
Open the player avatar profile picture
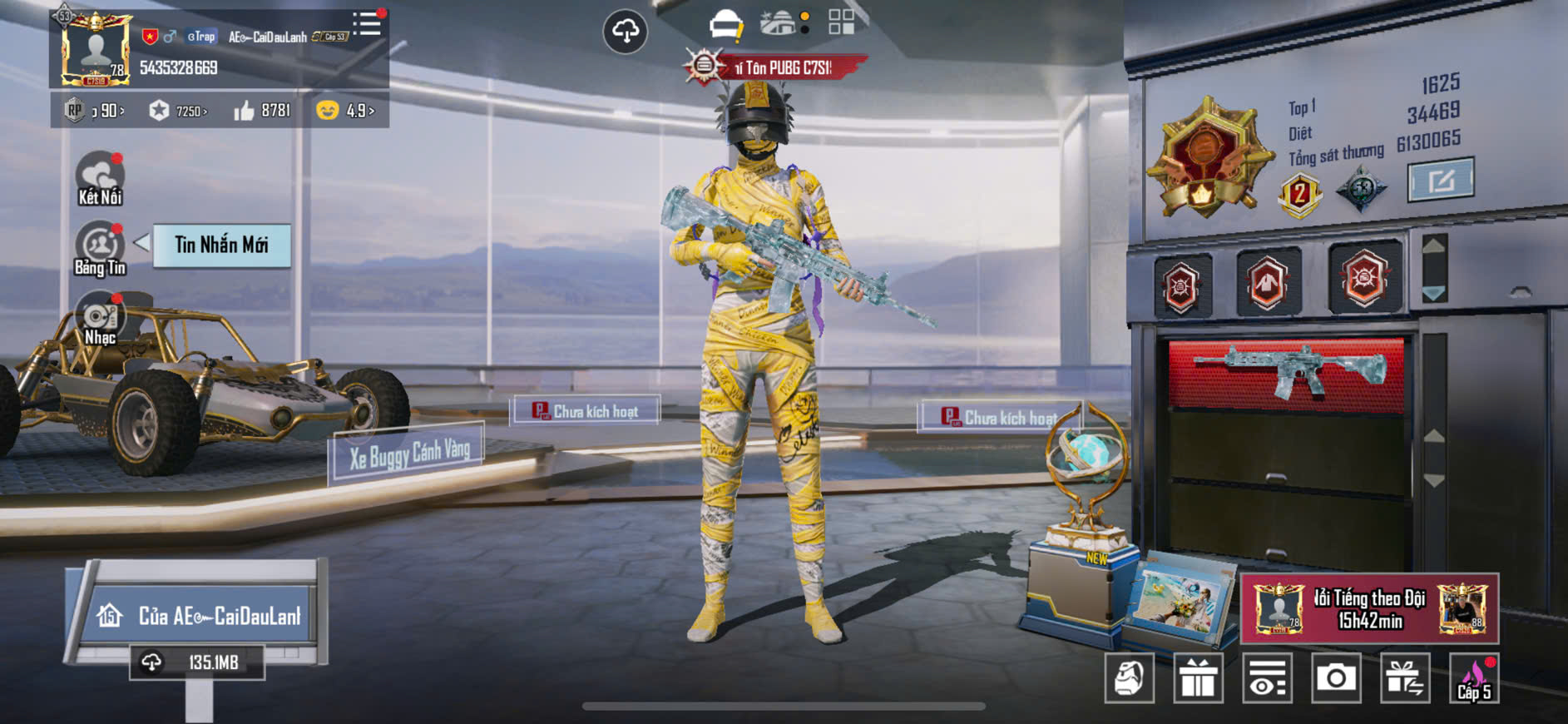[96, 50]
